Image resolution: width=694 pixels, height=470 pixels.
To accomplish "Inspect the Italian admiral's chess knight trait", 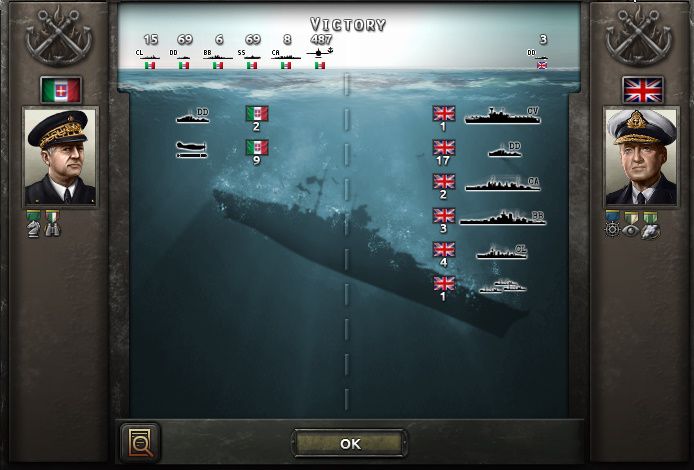I will [x=35, y=228].
